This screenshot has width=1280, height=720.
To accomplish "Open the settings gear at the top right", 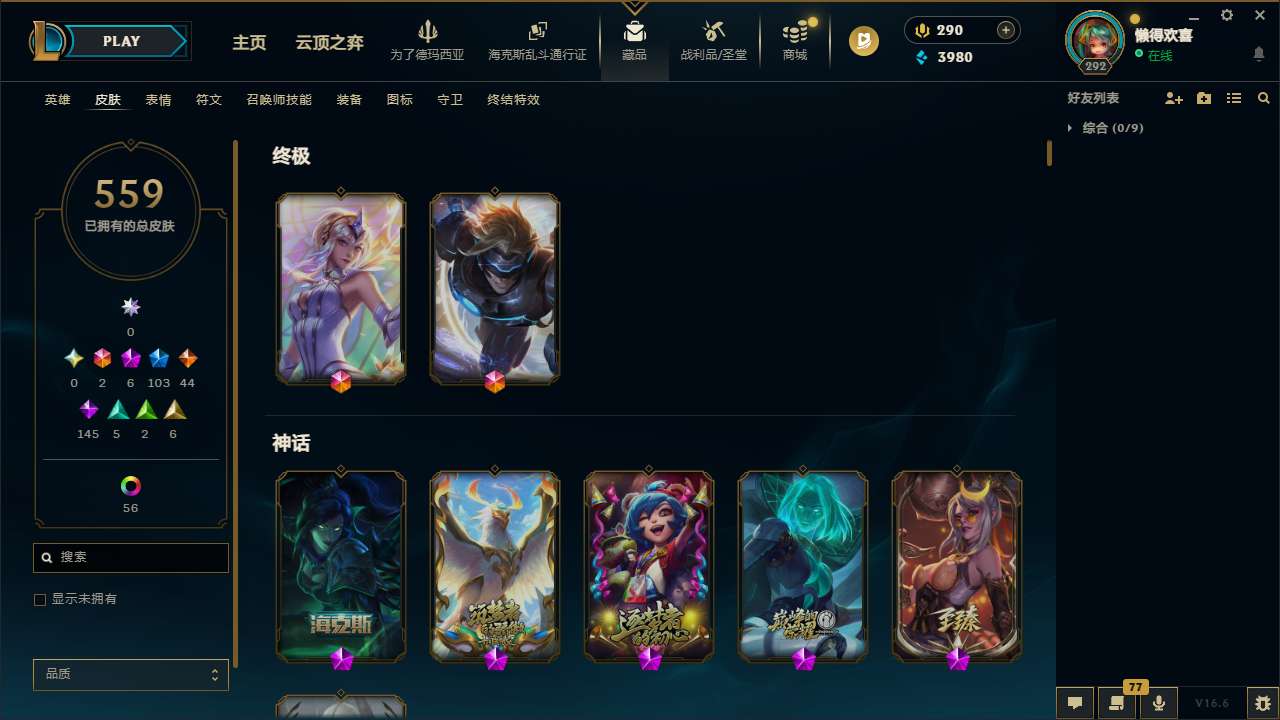I will 1226,15.
